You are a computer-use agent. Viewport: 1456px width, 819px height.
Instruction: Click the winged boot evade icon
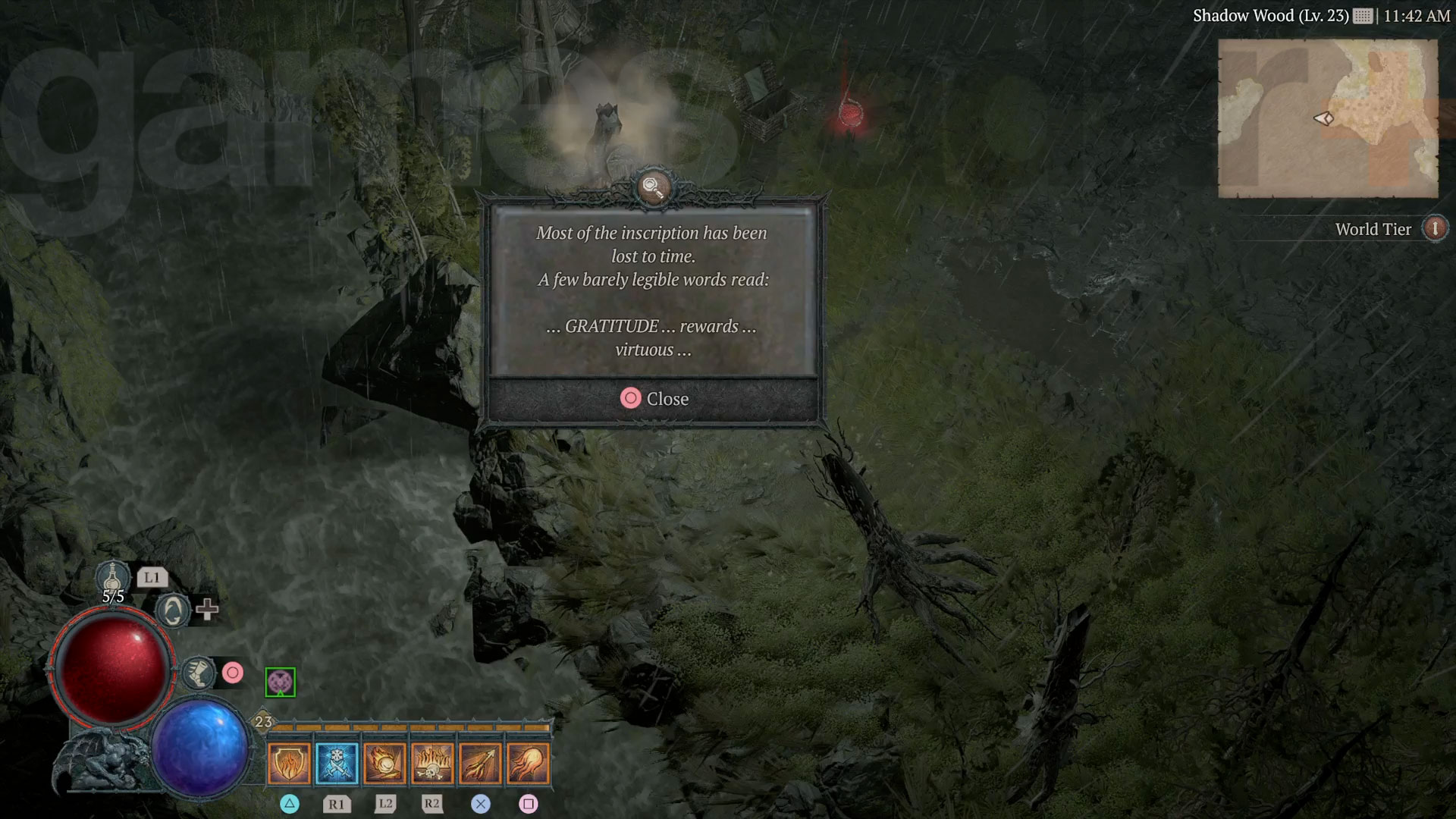coord(199,673)
